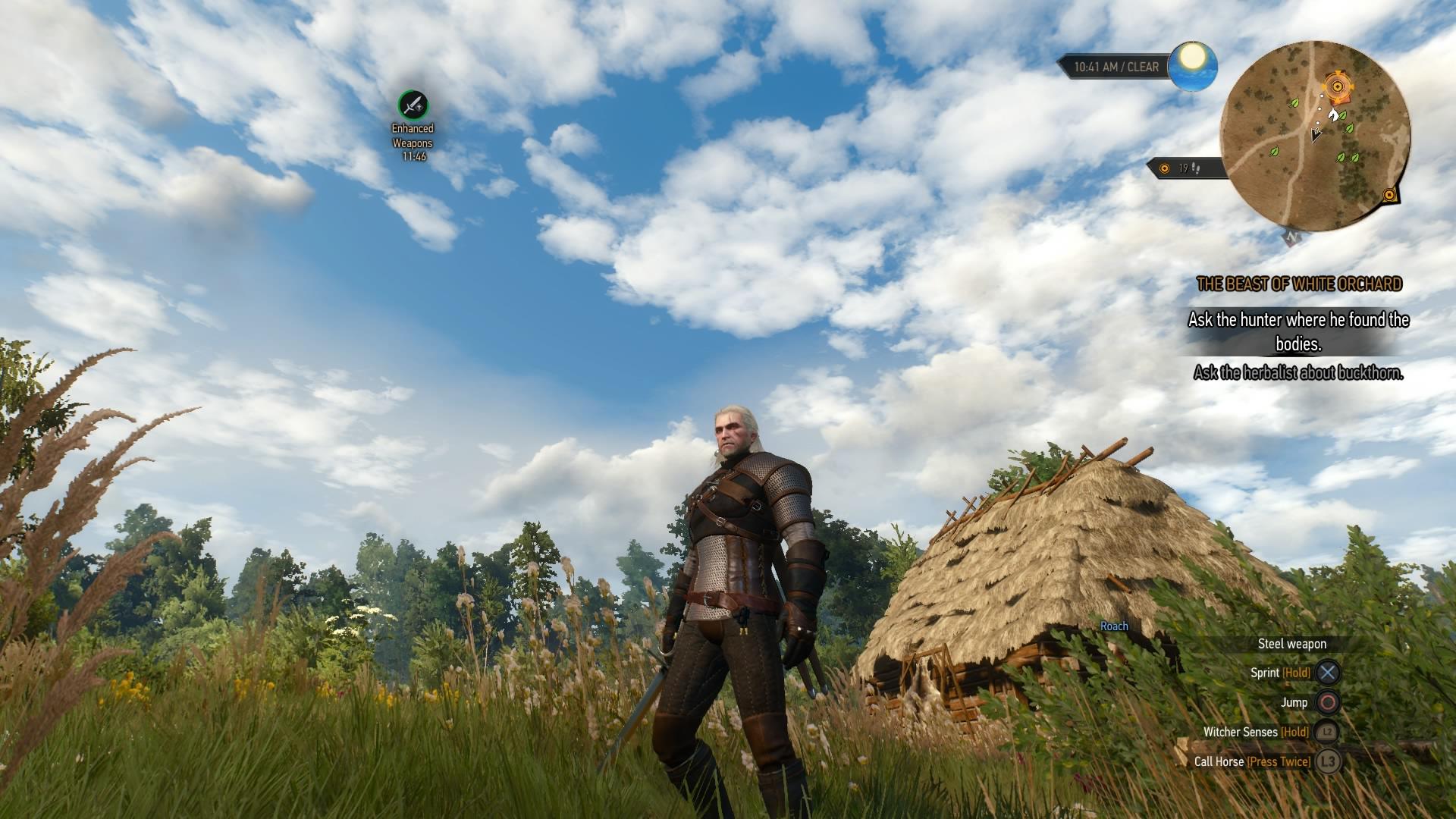Select the Enhanced Weapons buff icon
The image size is (1456, 819).
tap(413, 105)
